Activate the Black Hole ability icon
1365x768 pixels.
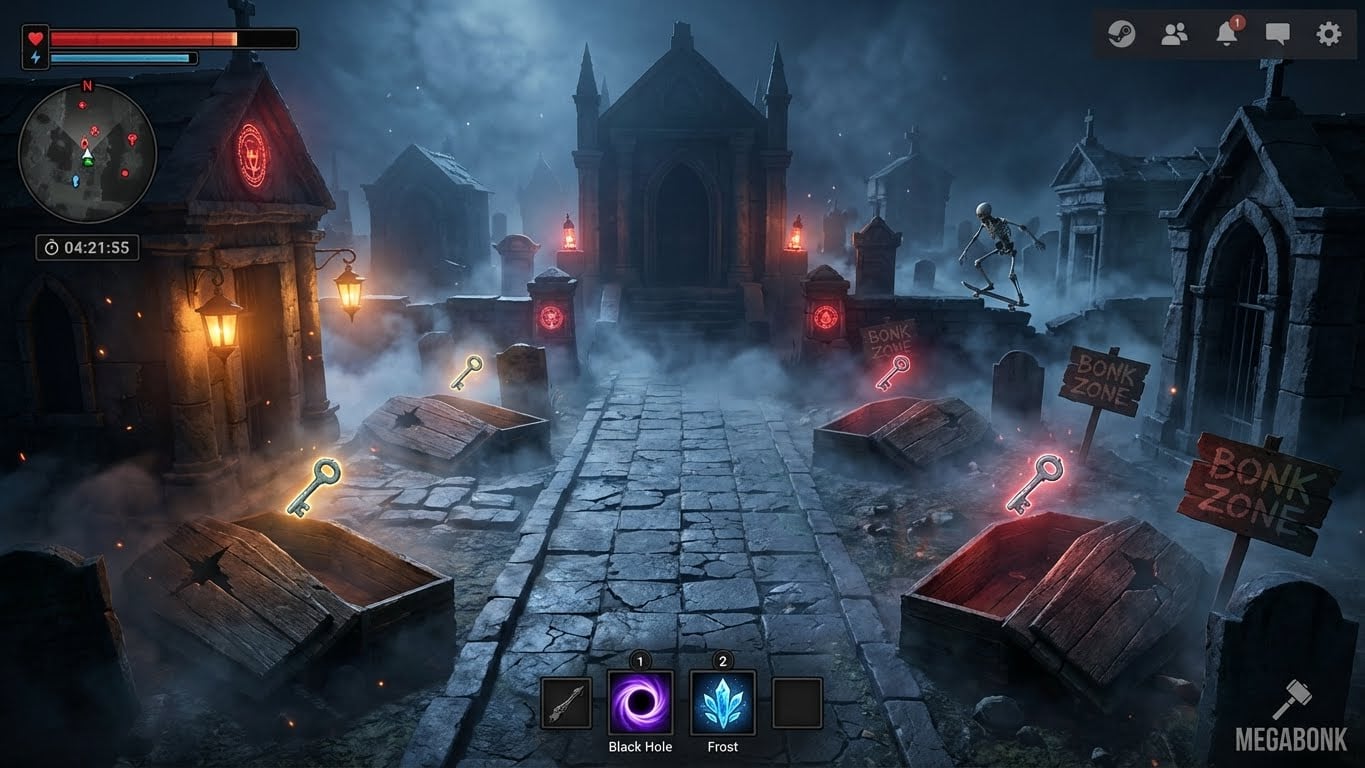pos(640,703)
